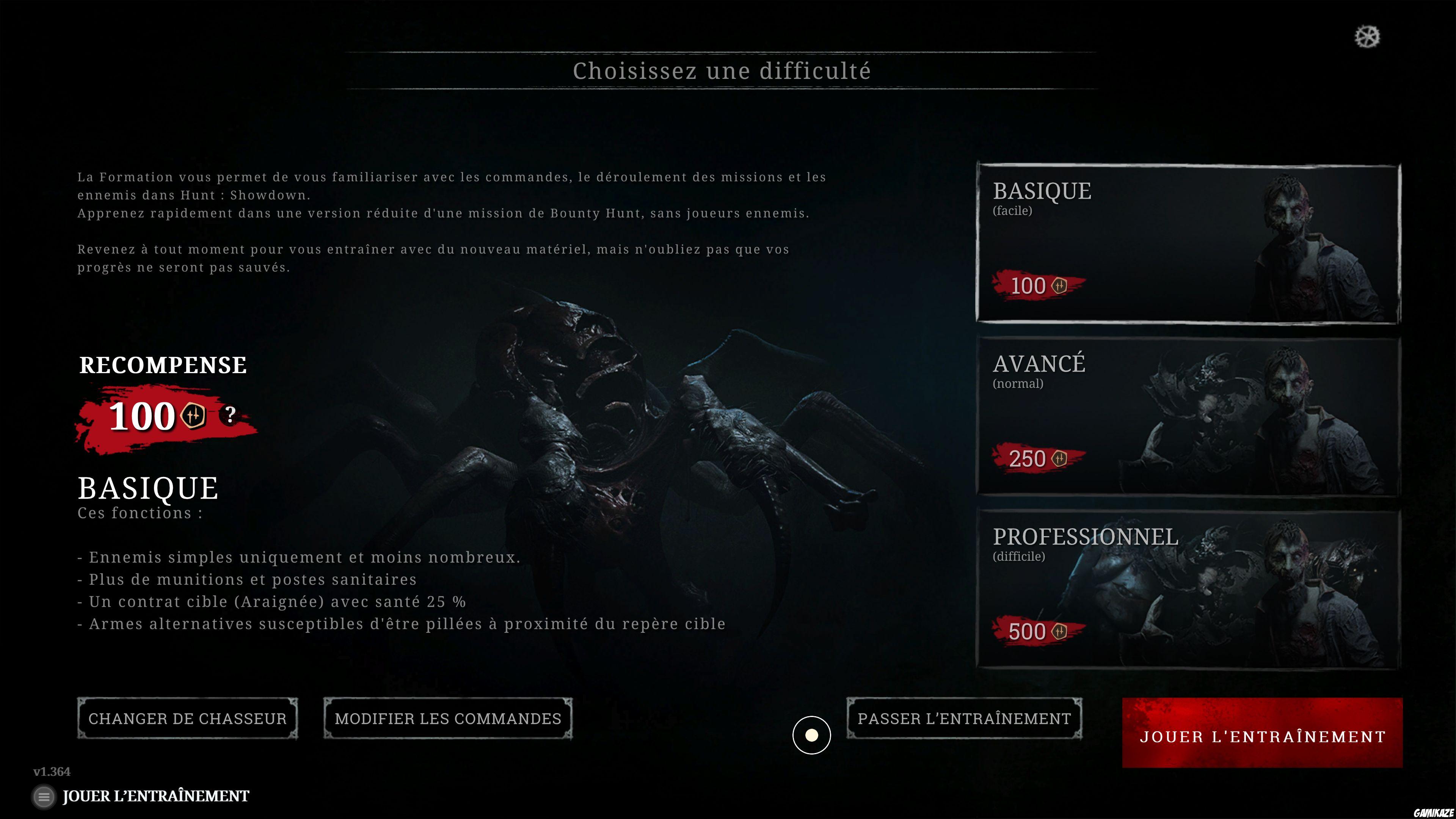Click the white circle indicator at bottom center
This screenshot has width=1456, height=819.
[x=812, y=735]
